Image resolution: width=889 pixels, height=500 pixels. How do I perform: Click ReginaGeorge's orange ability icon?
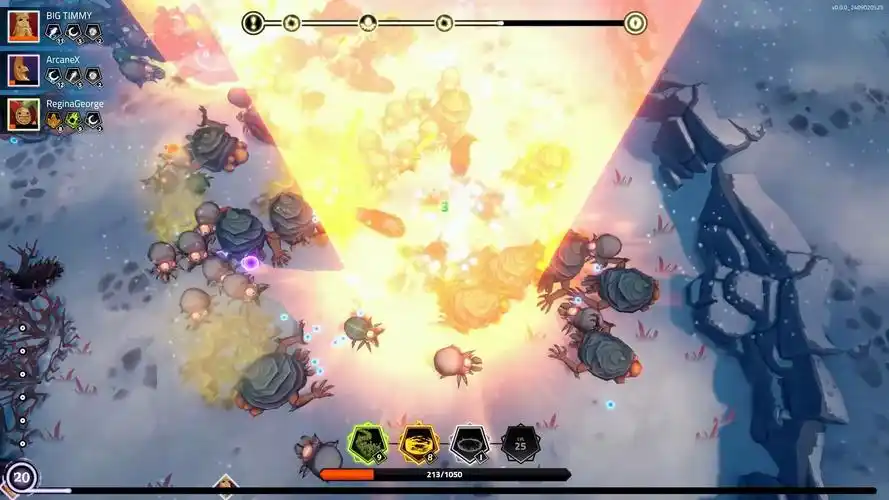pos(54,120)
